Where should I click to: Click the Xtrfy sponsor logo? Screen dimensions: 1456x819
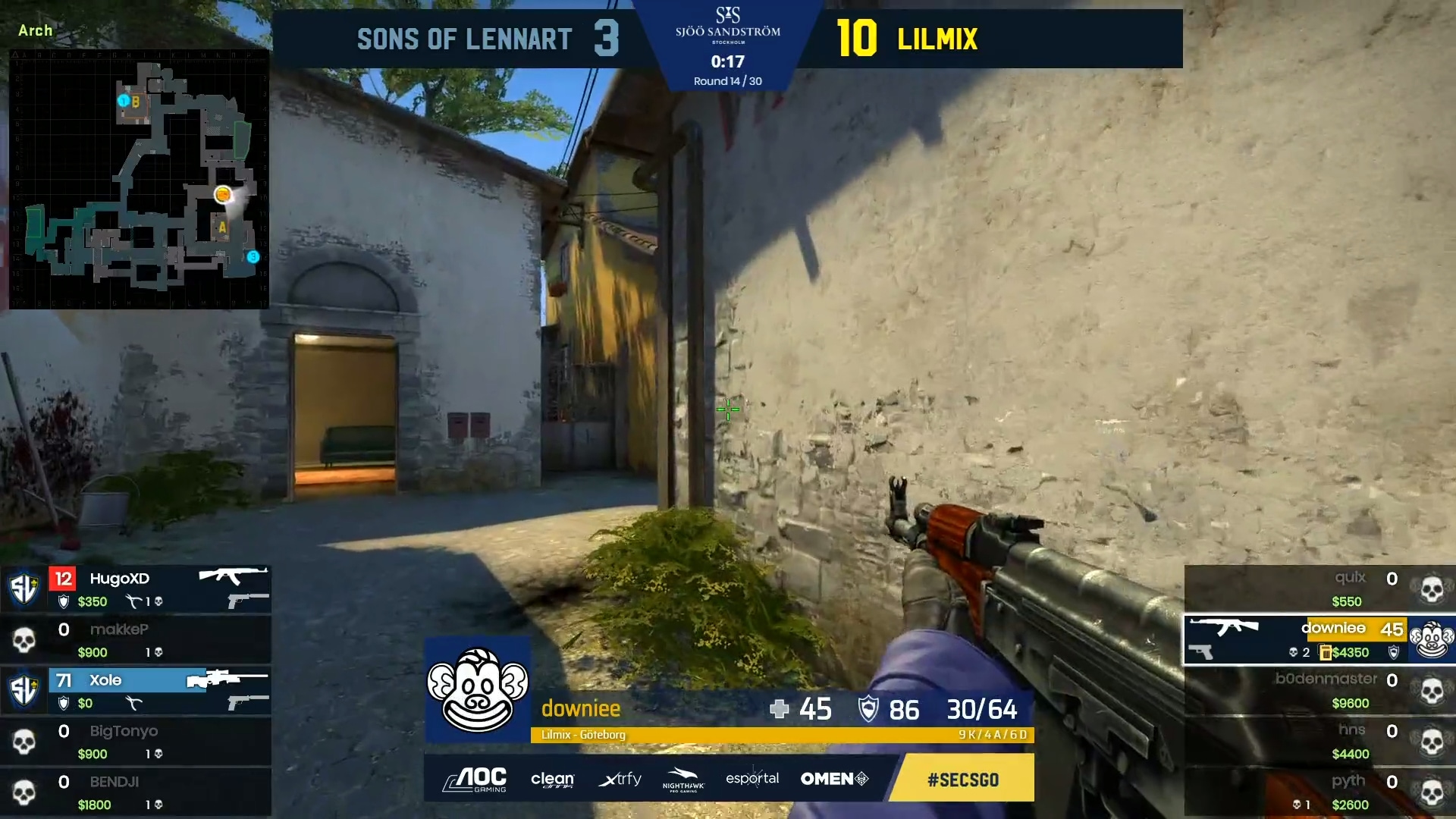point(620,779)
